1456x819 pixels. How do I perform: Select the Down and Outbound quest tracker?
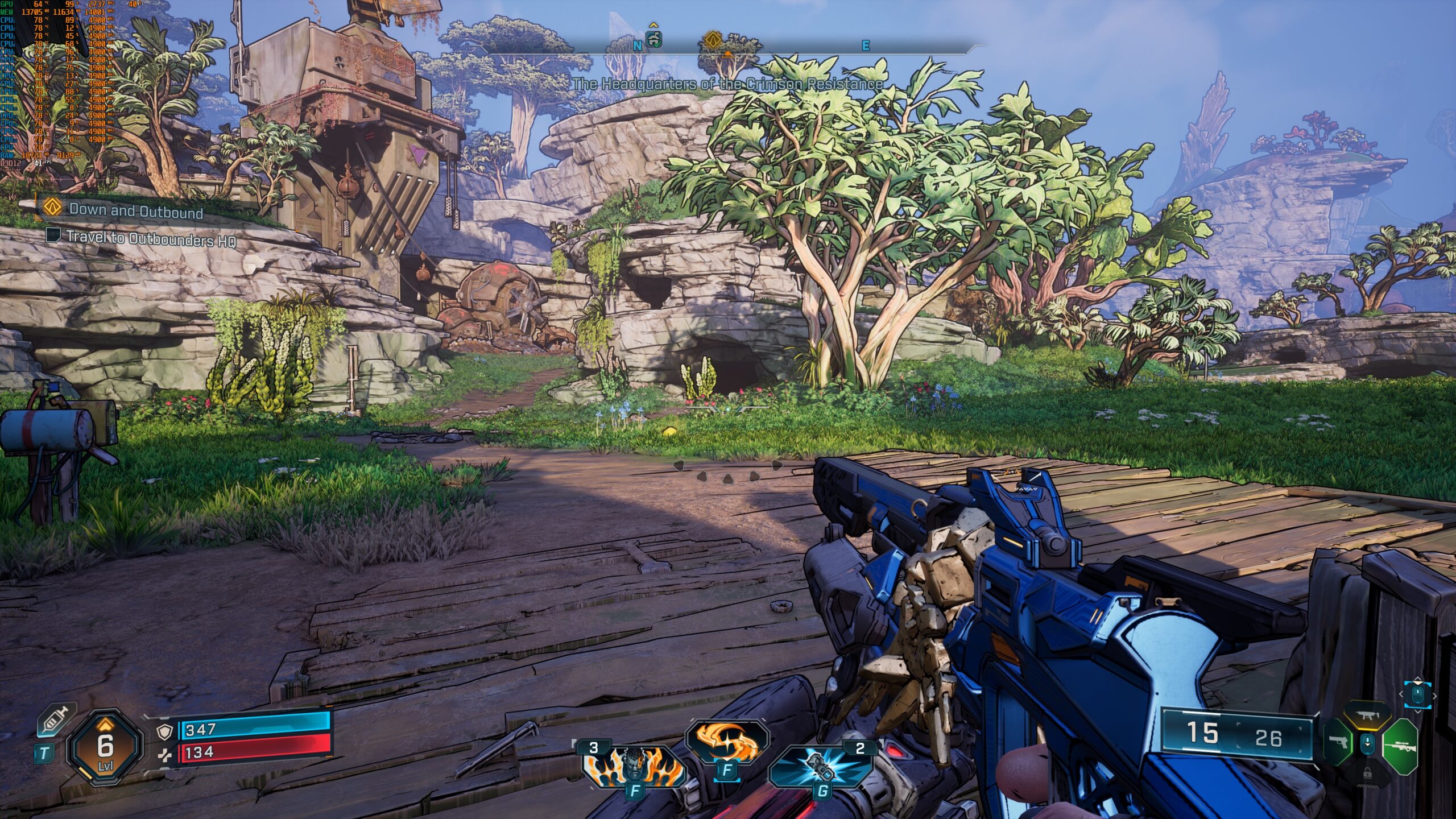135,210
